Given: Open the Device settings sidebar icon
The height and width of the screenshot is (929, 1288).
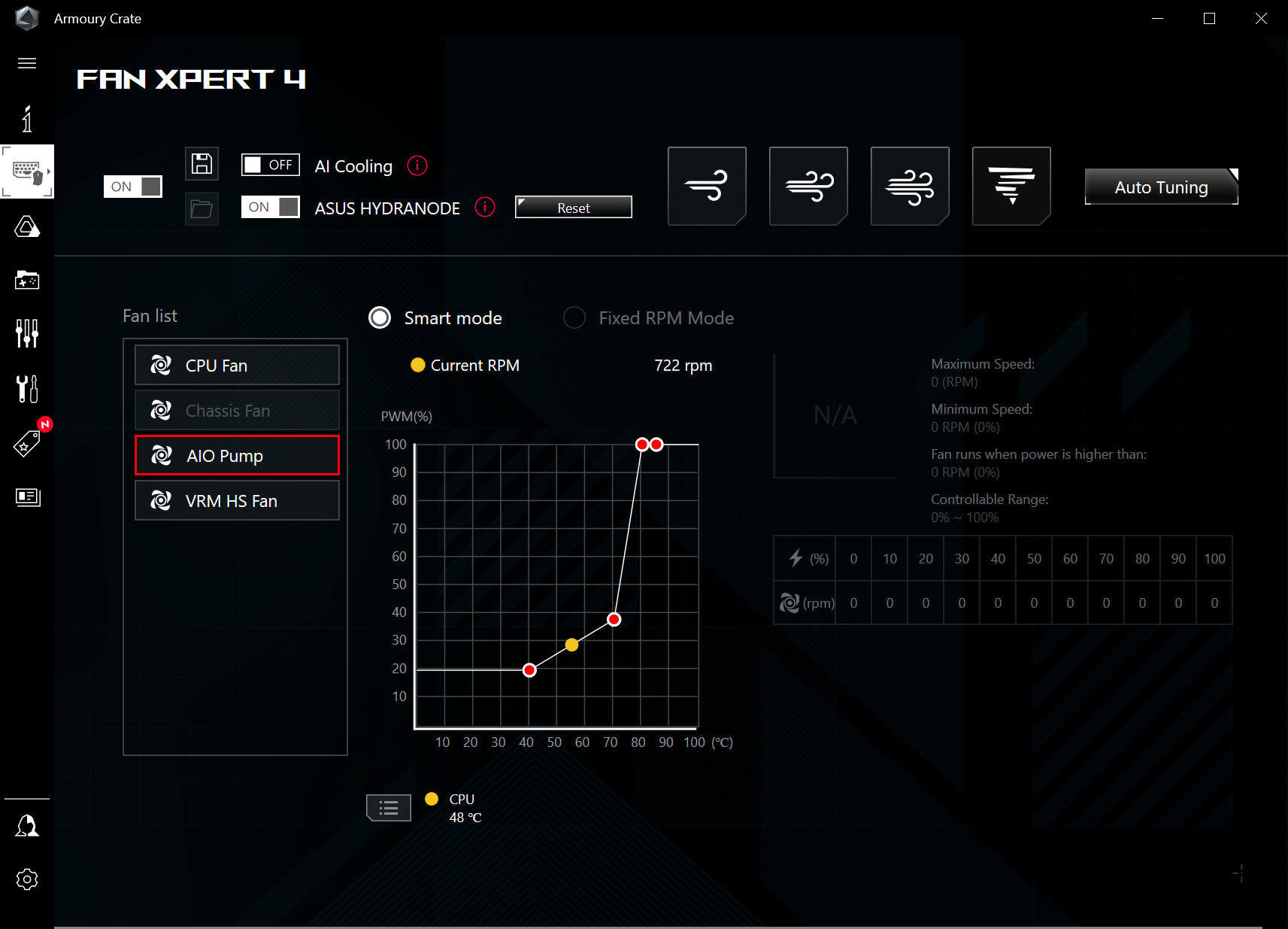Looking at the screenshot, I should (x=27, y=171).
